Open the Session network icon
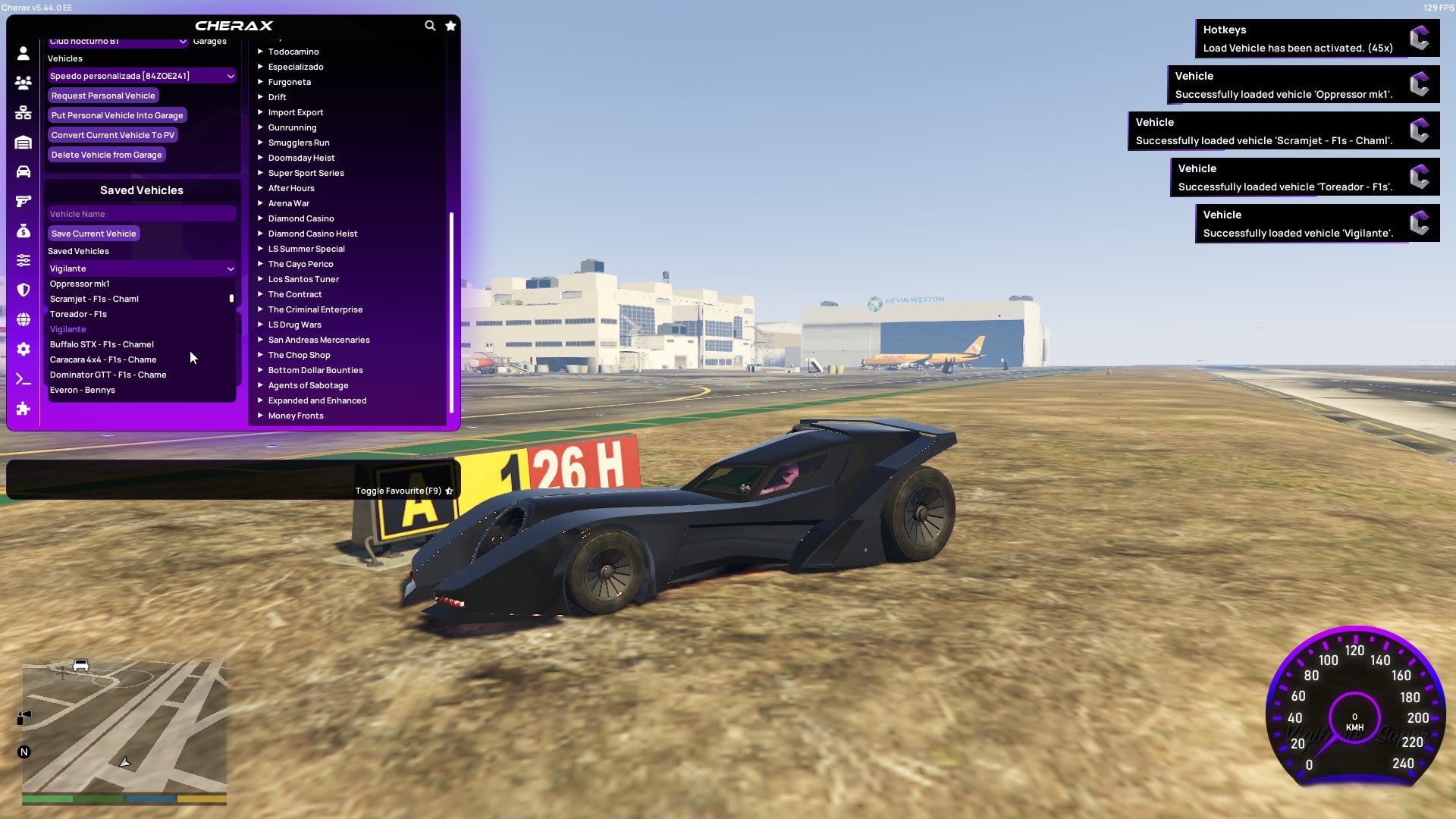Image resolution: width=1456 pixels, height=819 pixels. tap(23, 111)
